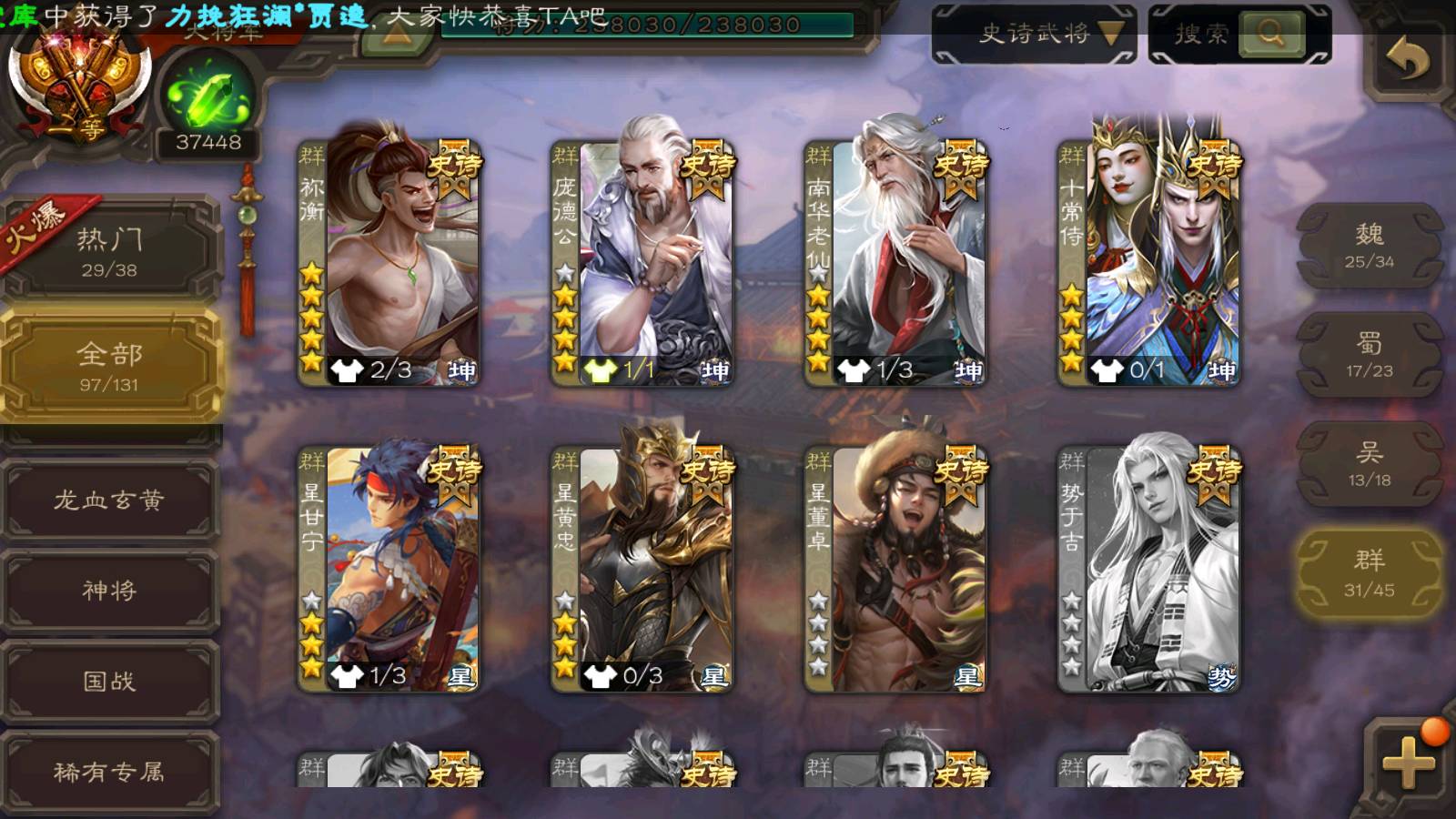Select the 星甘宁 general card
The height and width of the screenshot is (819, 1456).
point(389,569)
